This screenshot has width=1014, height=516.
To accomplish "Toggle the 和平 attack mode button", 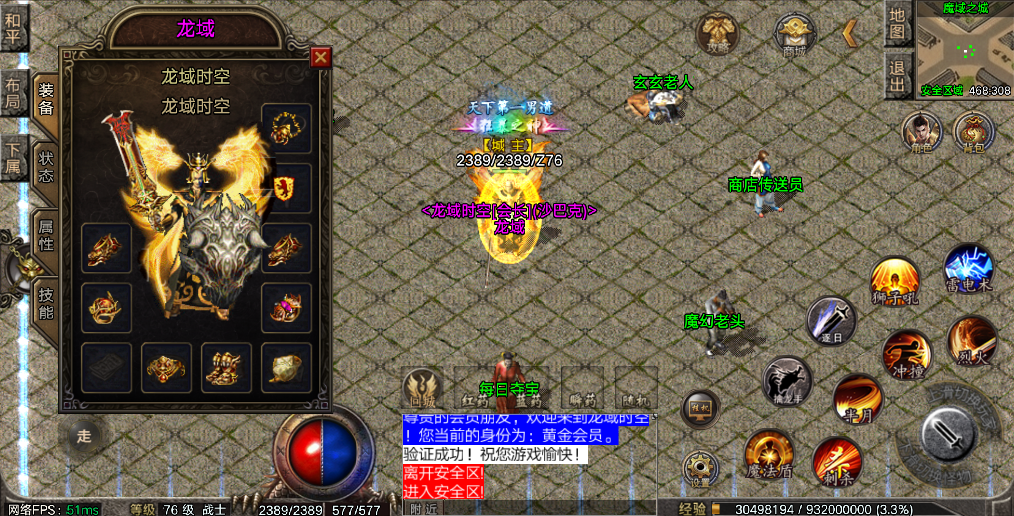I will tap(13, 27).
